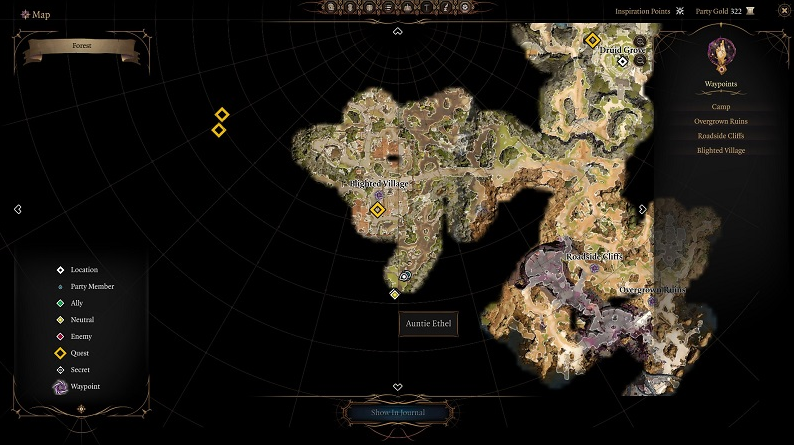Pan the map using the up arrow

pos(397,31)
